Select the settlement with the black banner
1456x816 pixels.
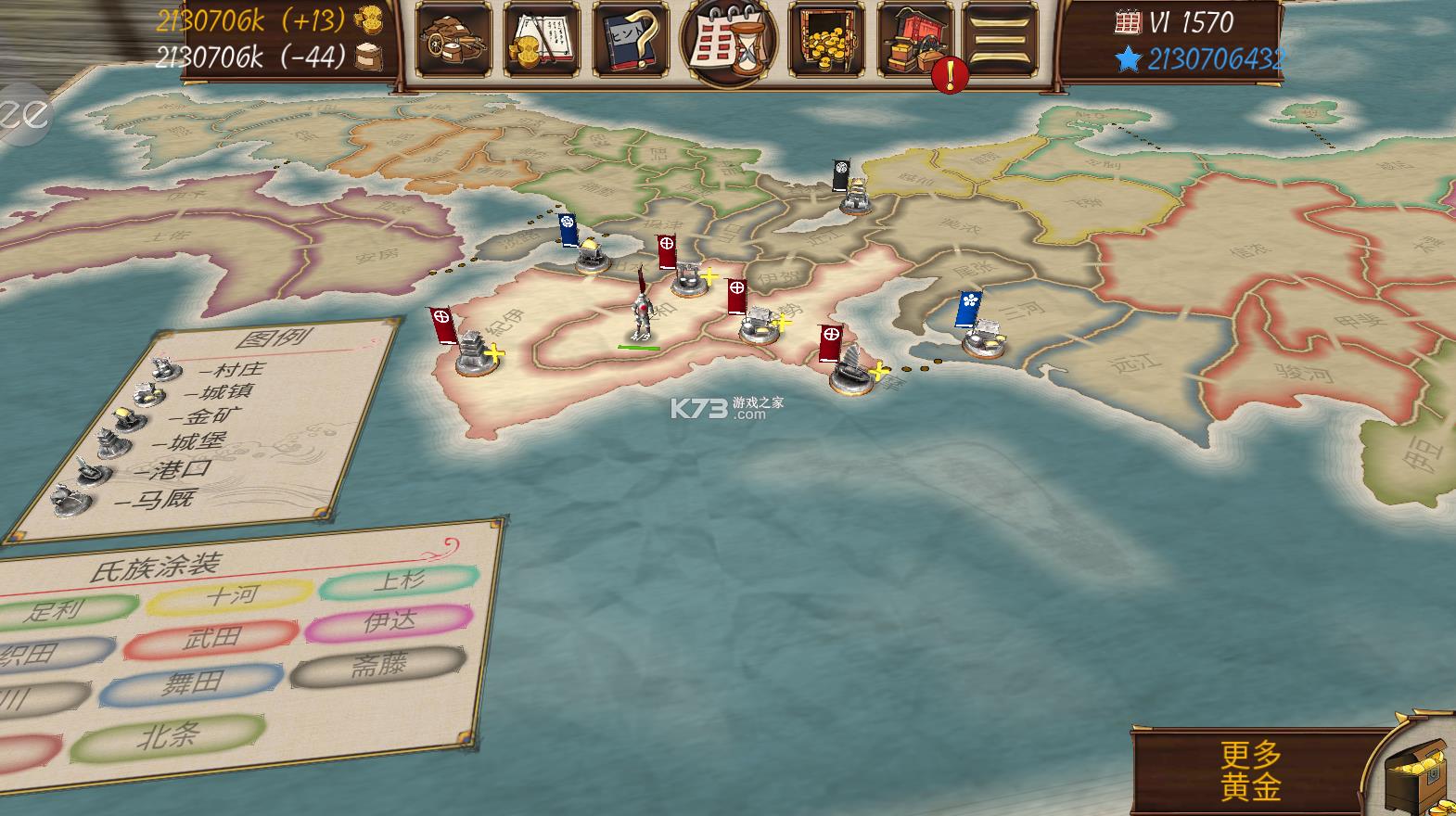(x=852, y=192)
